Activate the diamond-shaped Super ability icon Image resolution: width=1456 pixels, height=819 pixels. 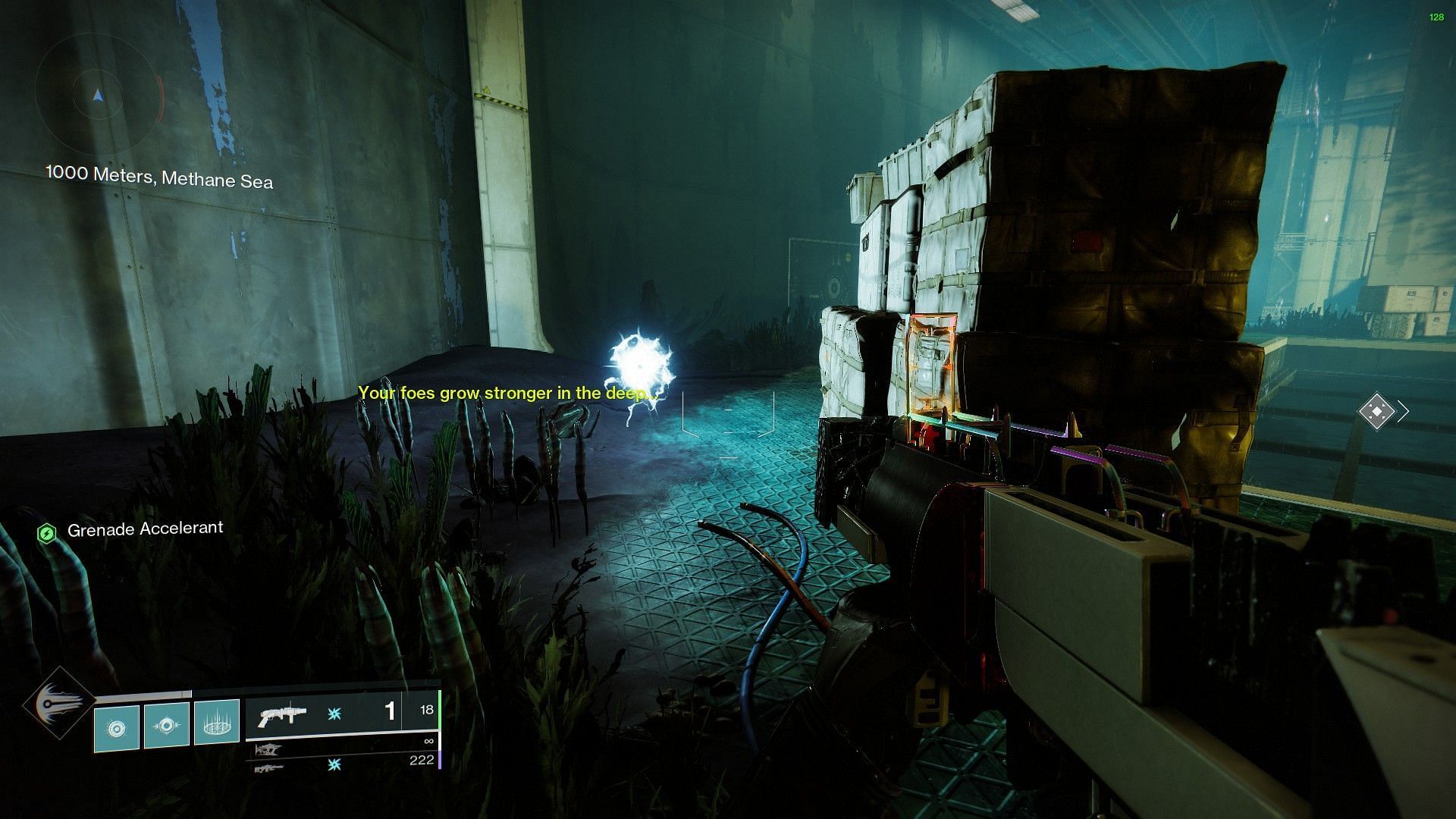tap(58, 704)
